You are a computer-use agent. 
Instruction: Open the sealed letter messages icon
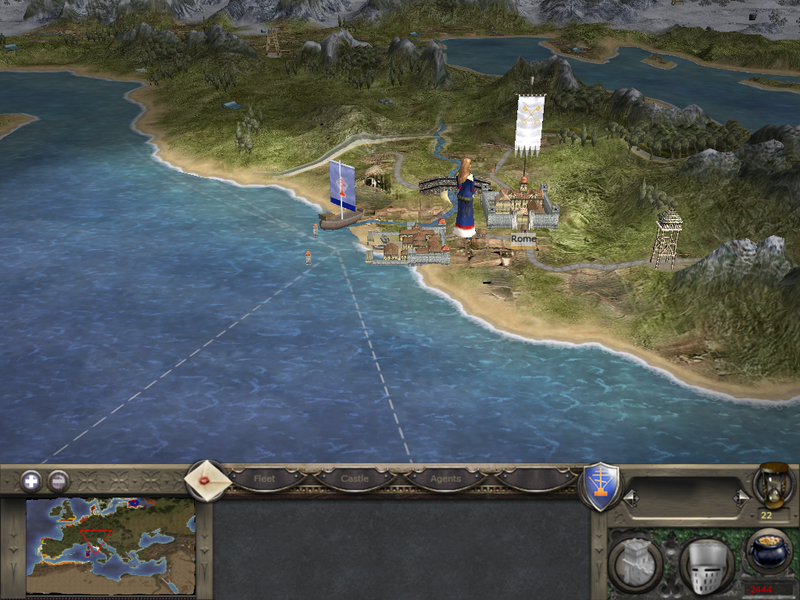click(x=208, y=479)
